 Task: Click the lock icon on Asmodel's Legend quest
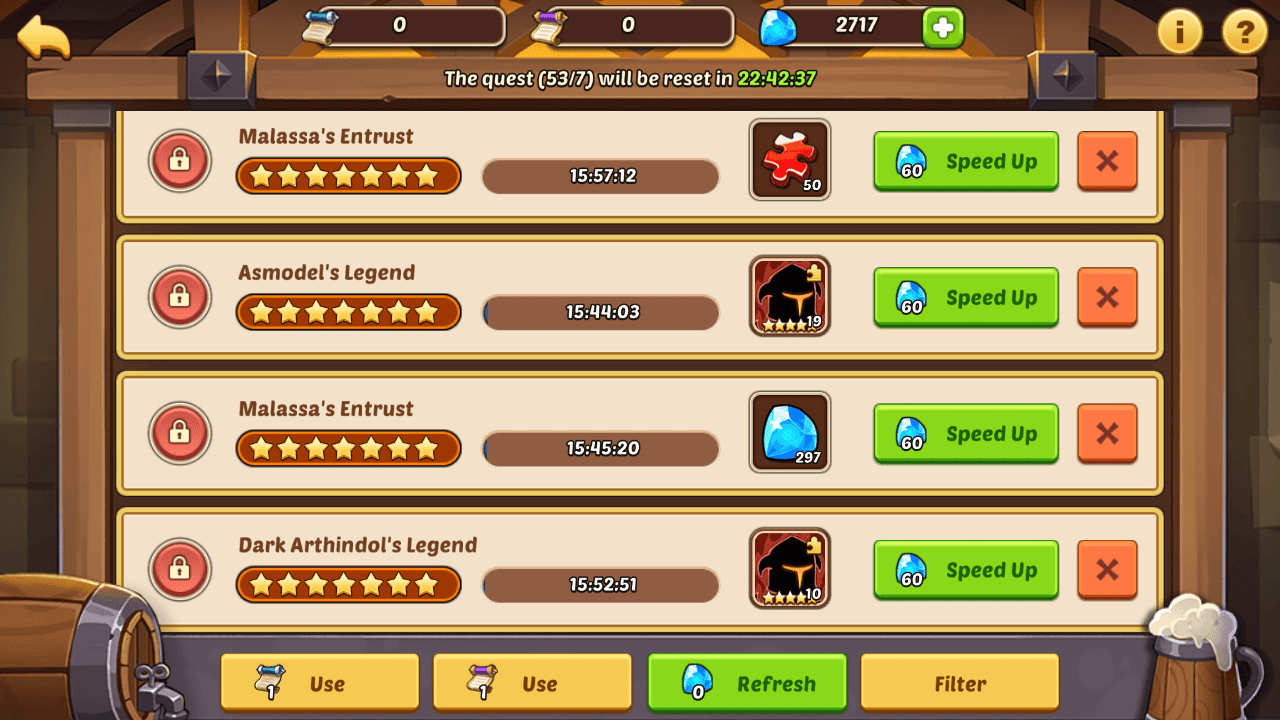click(x=179, y=297)
